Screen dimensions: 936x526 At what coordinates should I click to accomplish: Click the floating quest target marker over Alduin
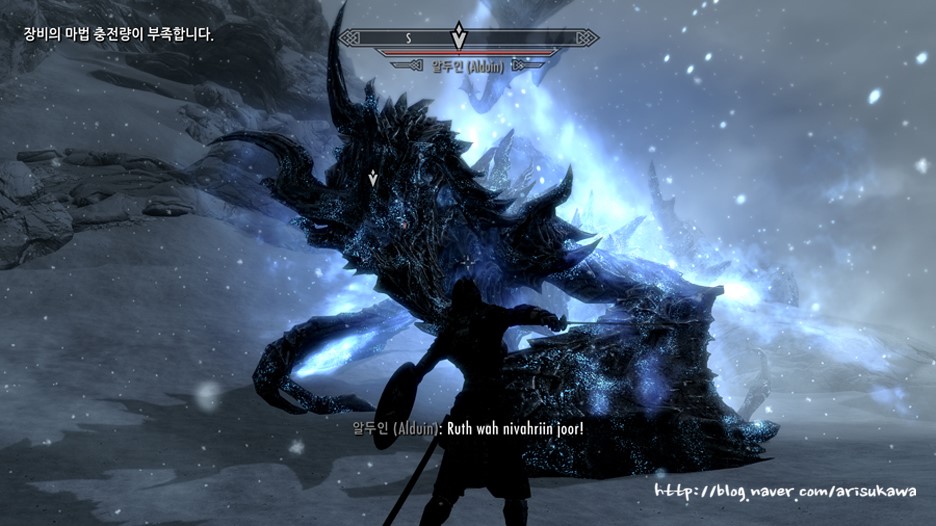373,178
